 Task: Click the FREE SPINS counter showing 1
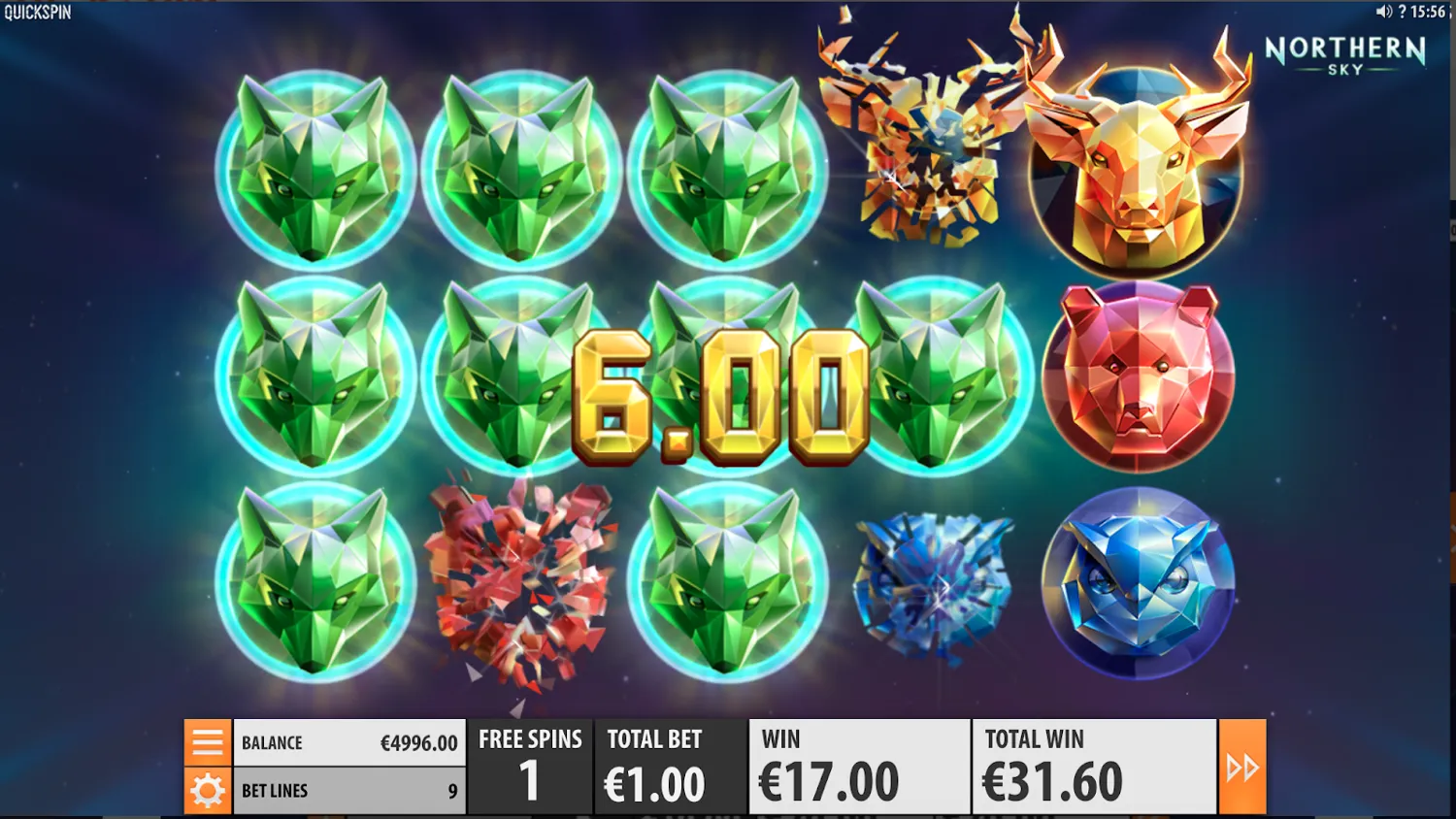point(530,766)
